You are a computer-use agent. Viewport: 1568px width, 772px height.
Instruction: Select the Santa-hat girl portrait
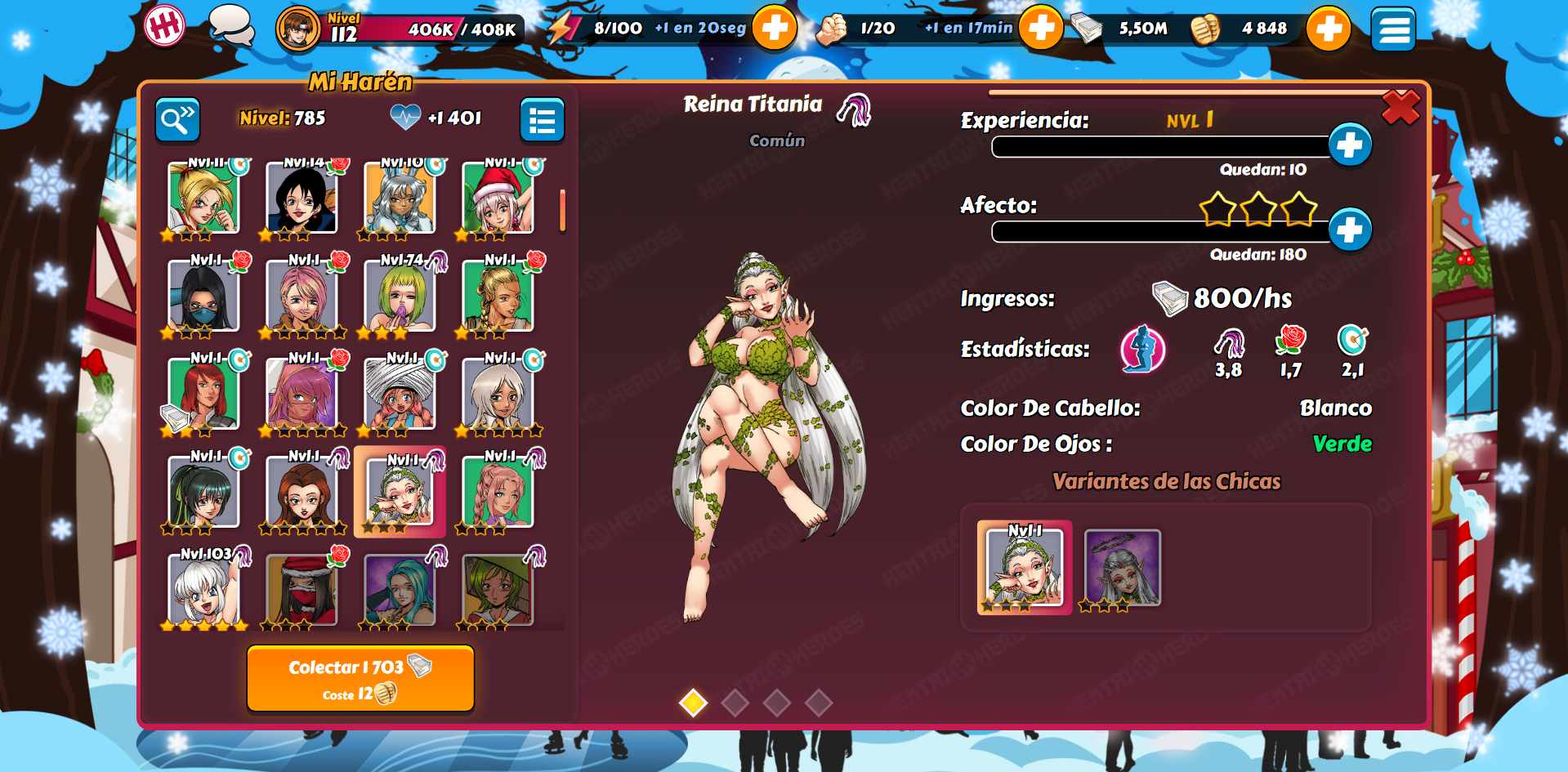[498, 198]
